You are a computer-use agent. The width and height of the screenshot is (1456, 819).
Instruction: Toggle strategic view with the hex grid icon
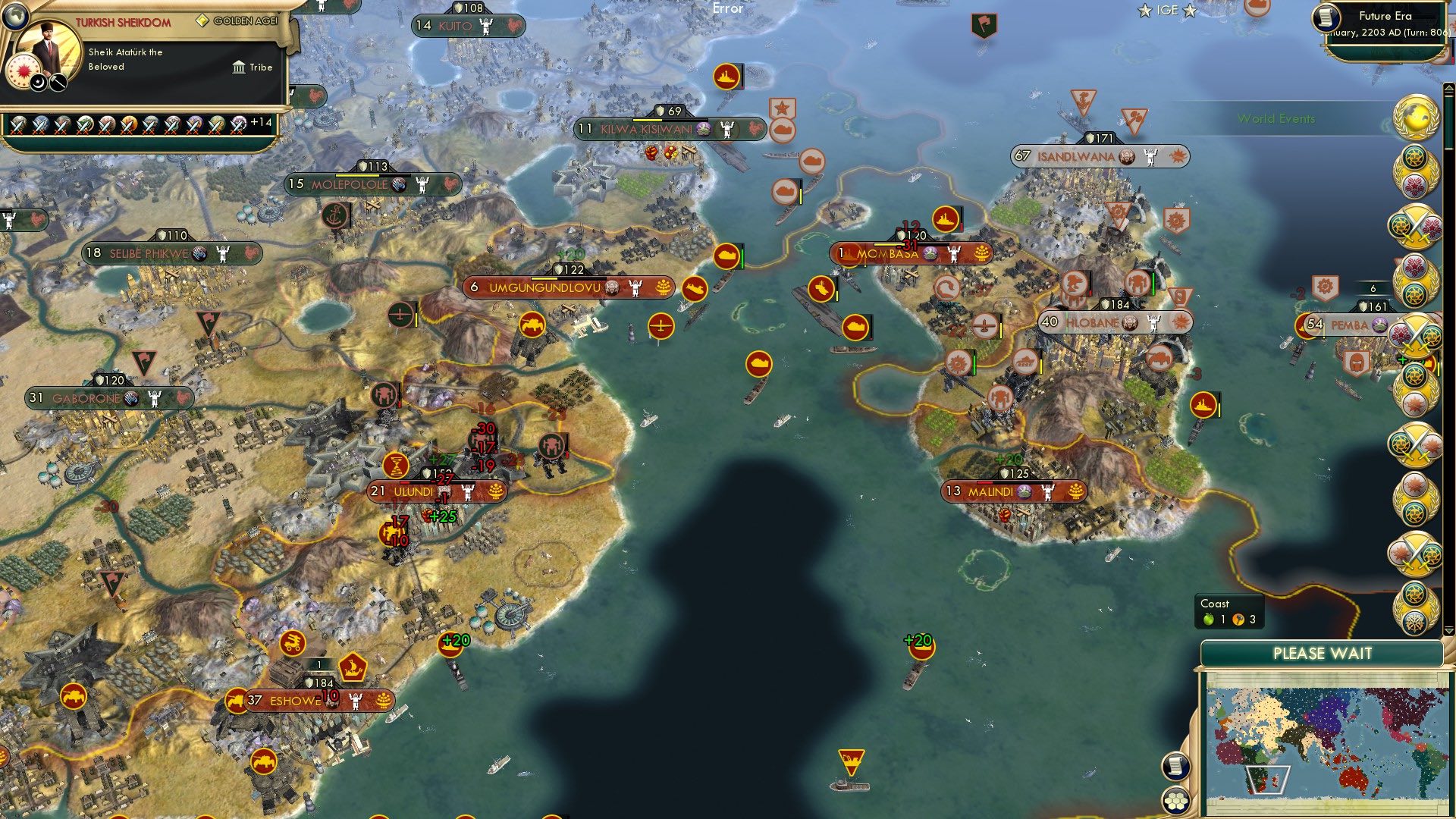coord(1176,802)
